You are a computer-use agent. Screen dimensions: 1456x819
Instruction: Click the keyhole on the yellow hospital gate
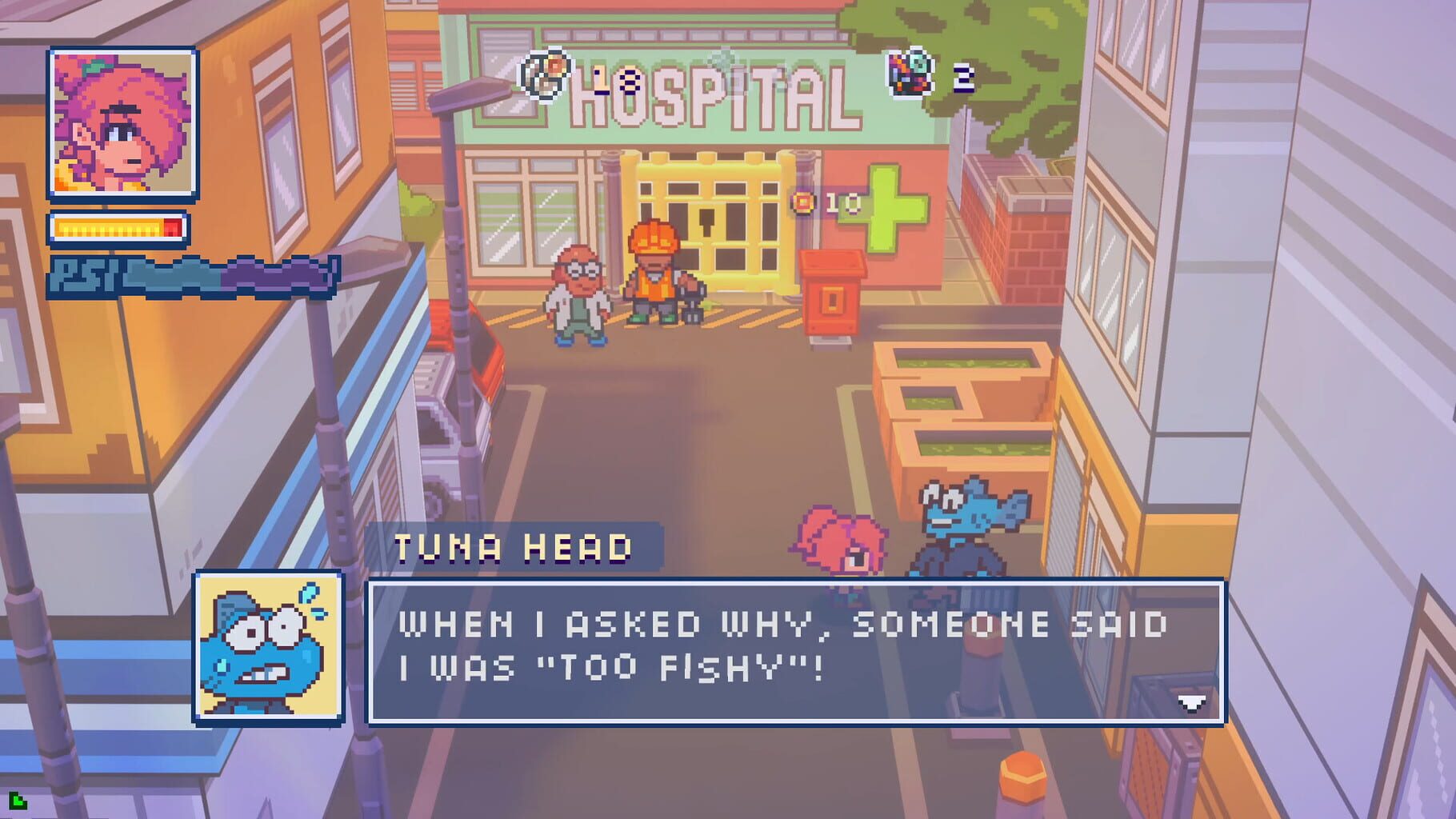(x=706, y=222)
